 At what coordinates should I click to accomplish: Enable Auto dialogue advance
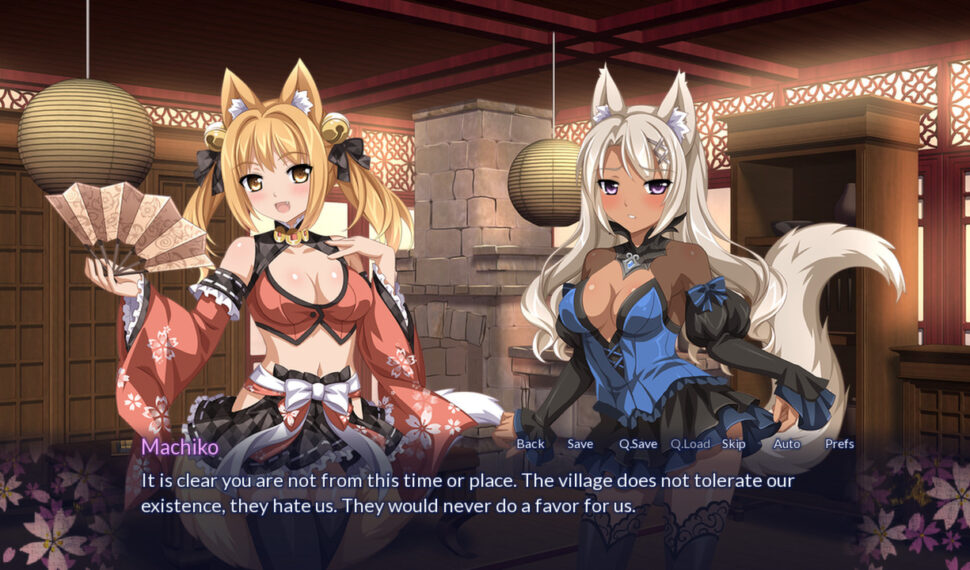point(787,444)
